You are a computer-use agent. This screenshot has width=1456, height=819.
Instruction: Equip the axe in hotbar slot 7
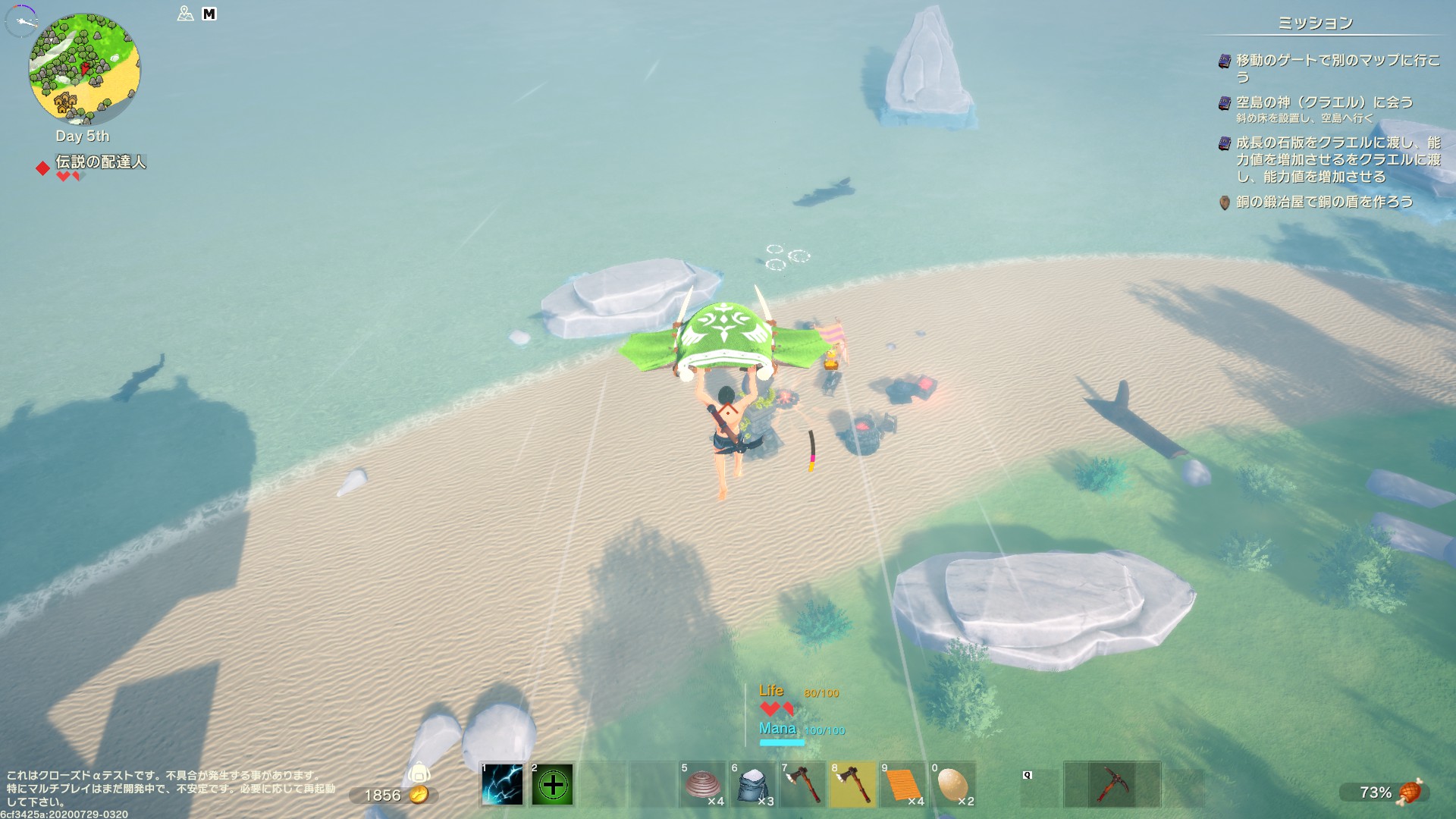[803, 784]
